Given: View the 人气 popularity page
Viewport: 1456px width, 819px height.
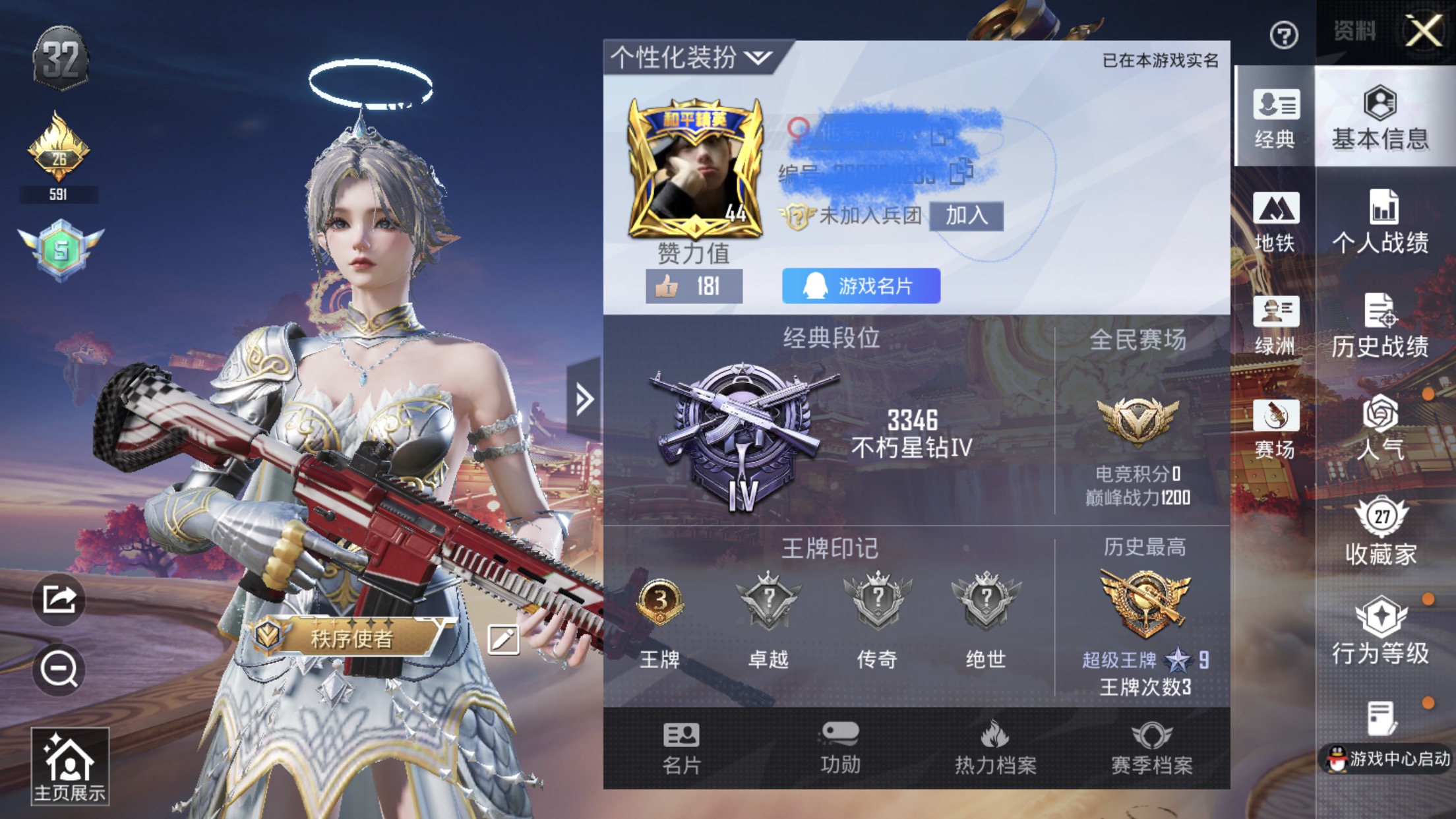Looking at the screenshot, I should coord(1380,429).
